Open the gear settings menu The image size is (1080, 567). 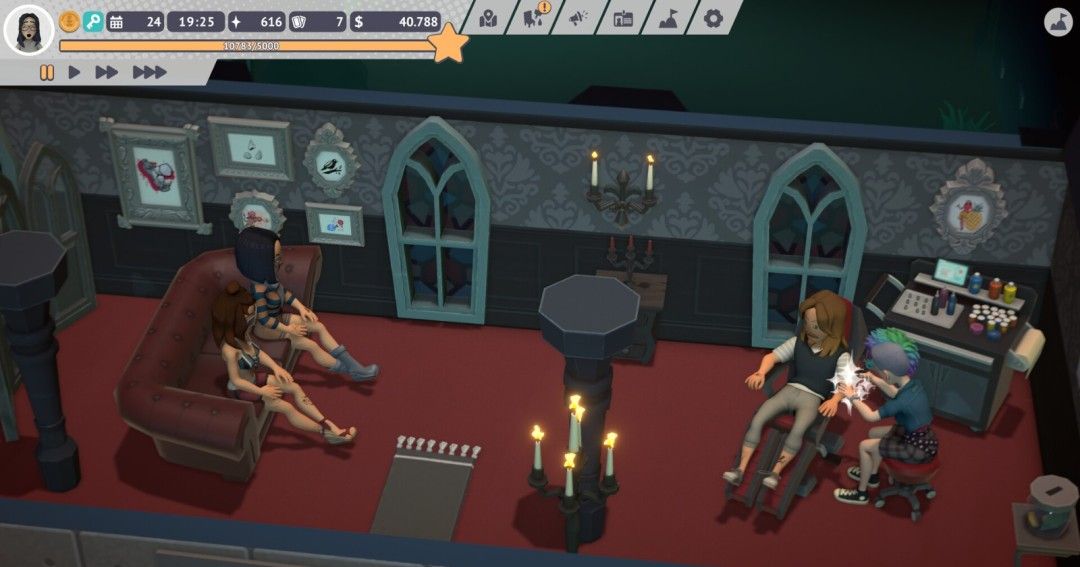713,18
